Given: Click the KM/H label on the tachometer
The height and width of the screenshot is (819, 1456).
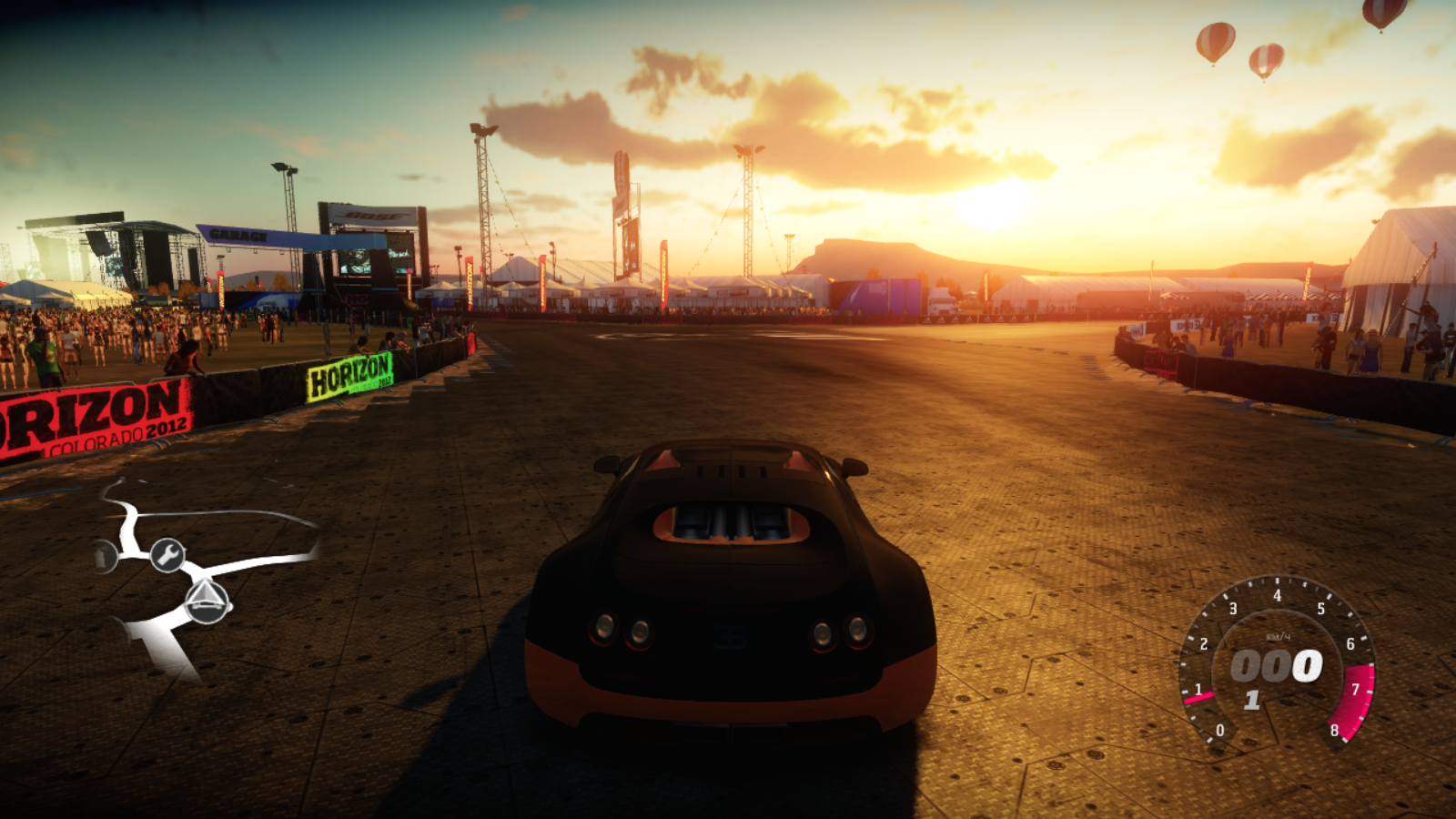Looking at the screenshot, I should coord(1278,636).
